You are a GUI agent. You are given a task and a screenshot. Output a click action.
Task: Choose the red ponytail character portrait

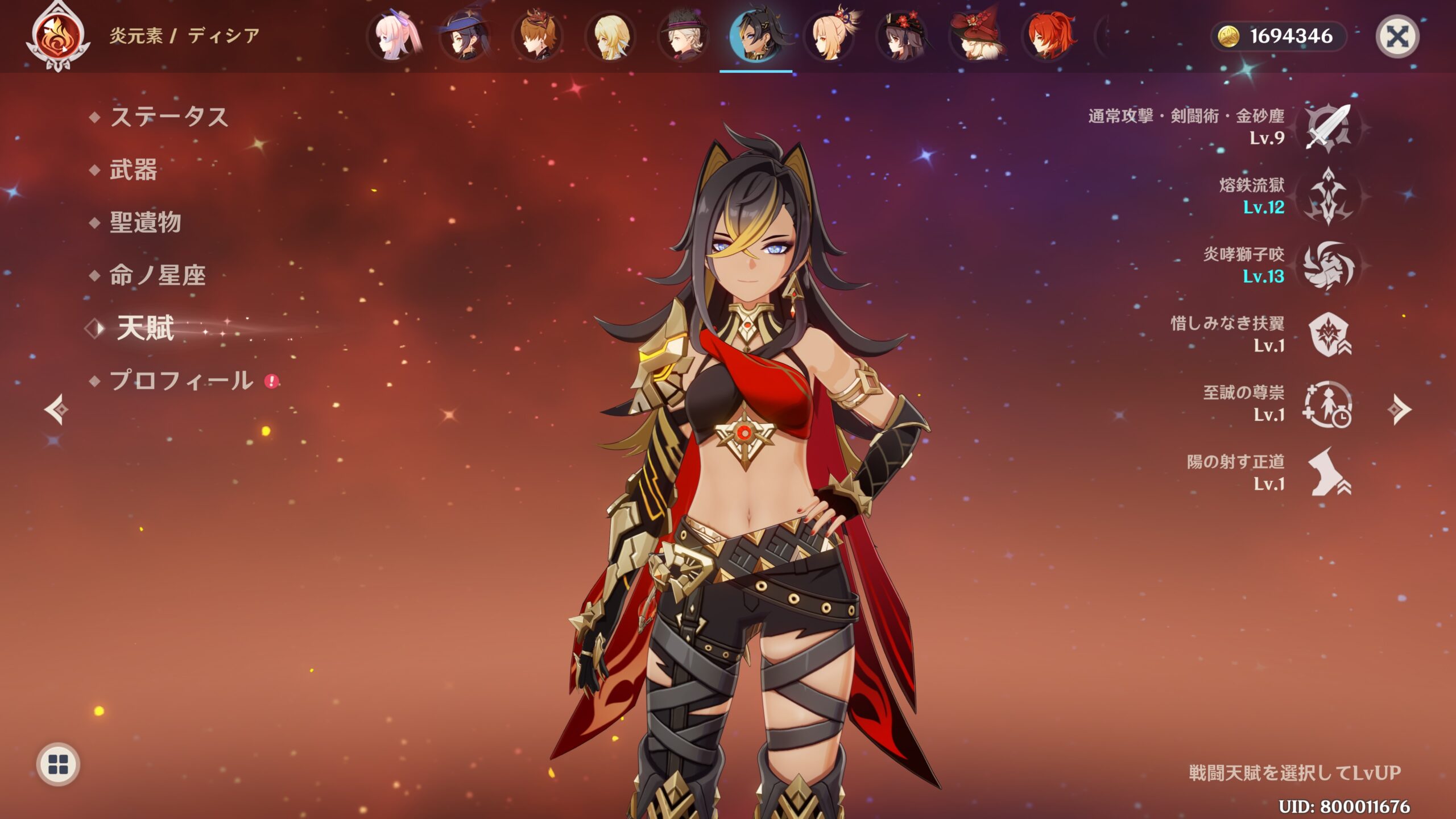tap(1049, 36)
